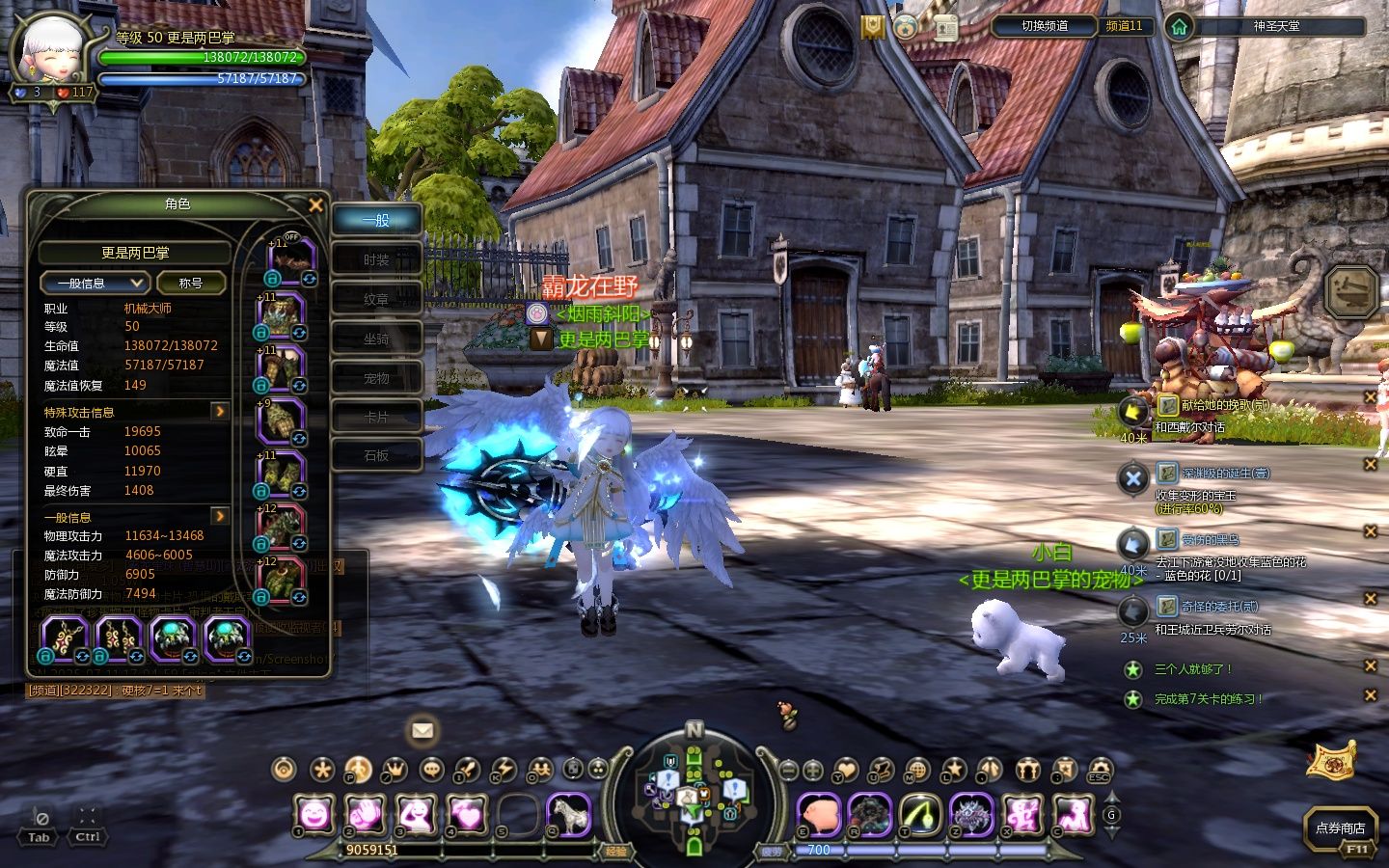Show the 宠物 pet tab
This screenshot has width=1389, height=868.
[376, 378]
